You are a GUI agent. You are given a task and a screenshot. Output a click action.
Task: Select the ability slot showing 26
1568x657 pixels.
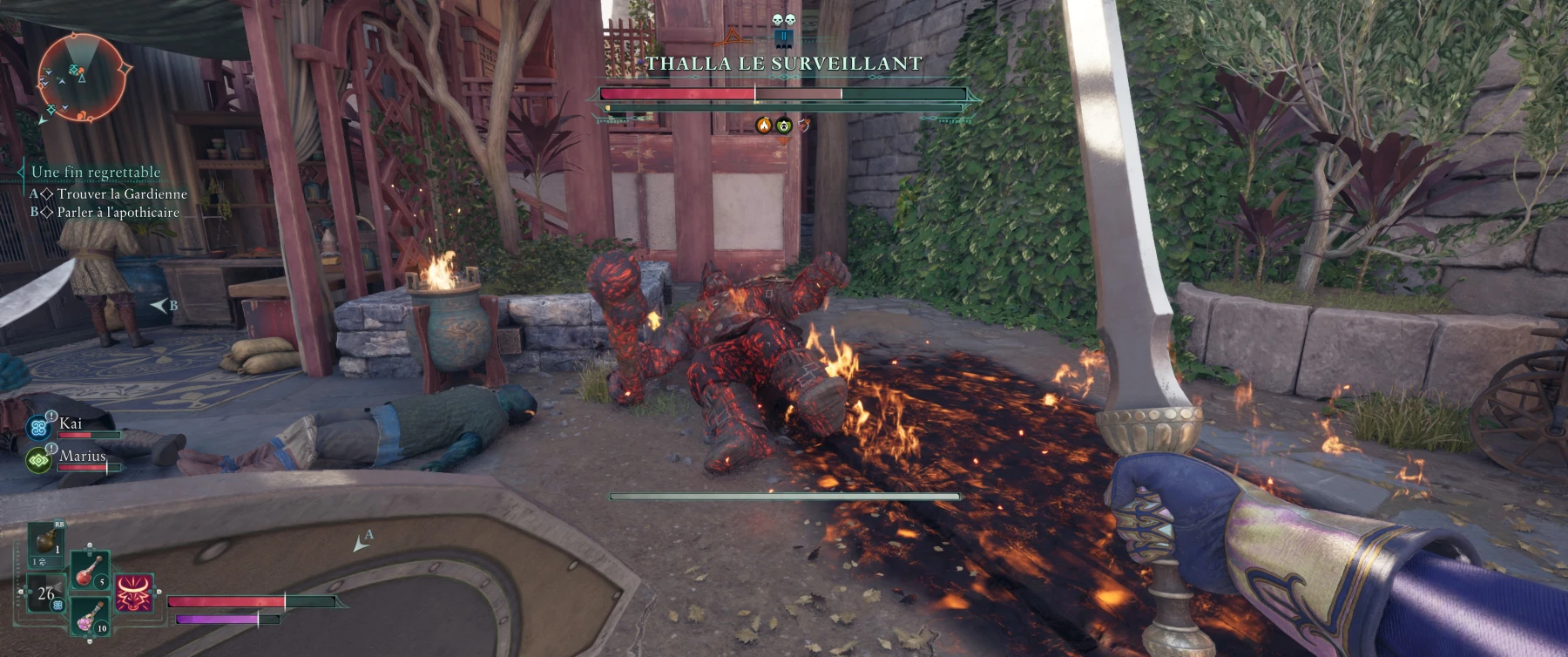tap(45, 594)
